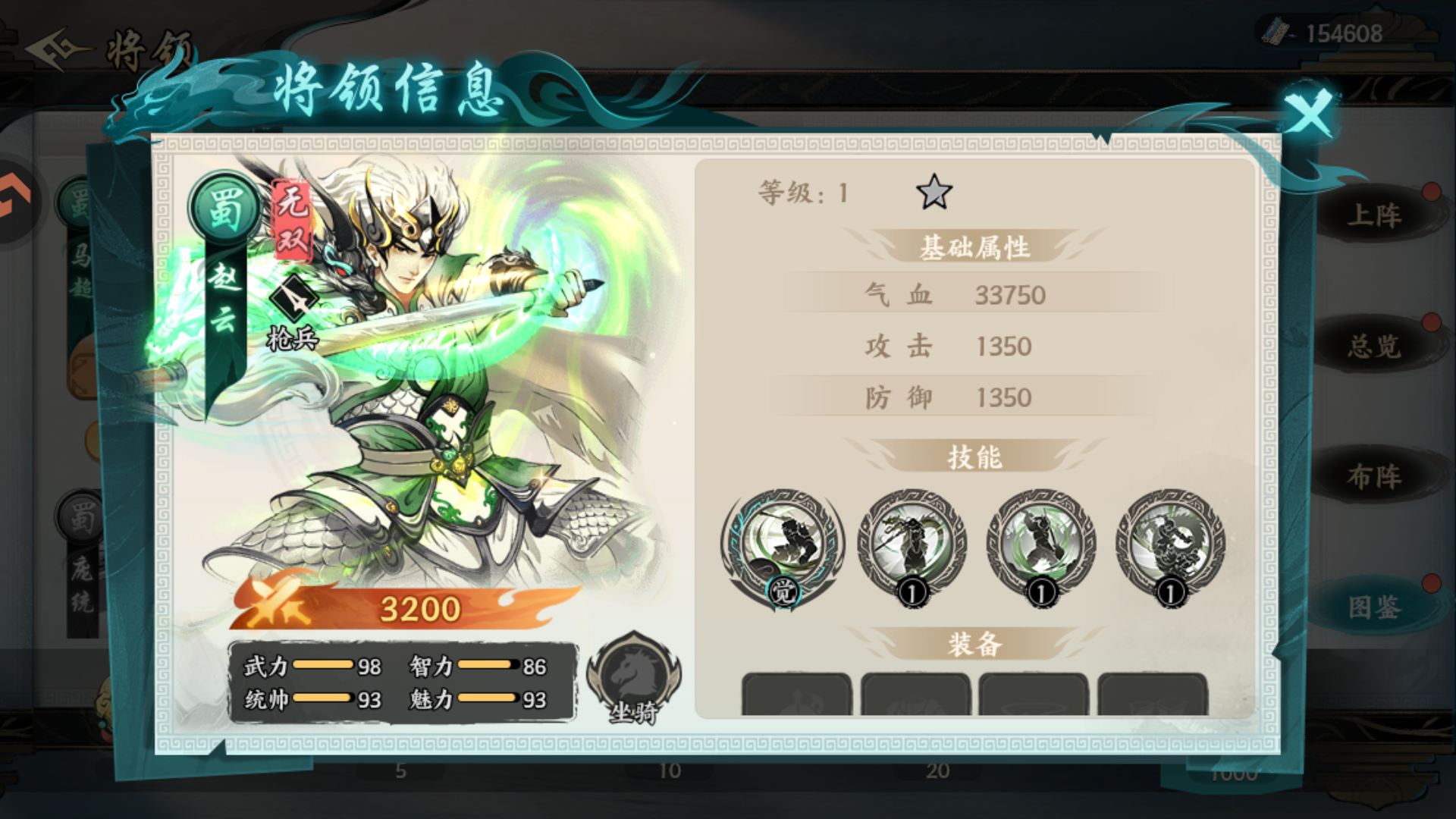
Task: Switch to the 上阵 tab
Action: (1378, 212)
